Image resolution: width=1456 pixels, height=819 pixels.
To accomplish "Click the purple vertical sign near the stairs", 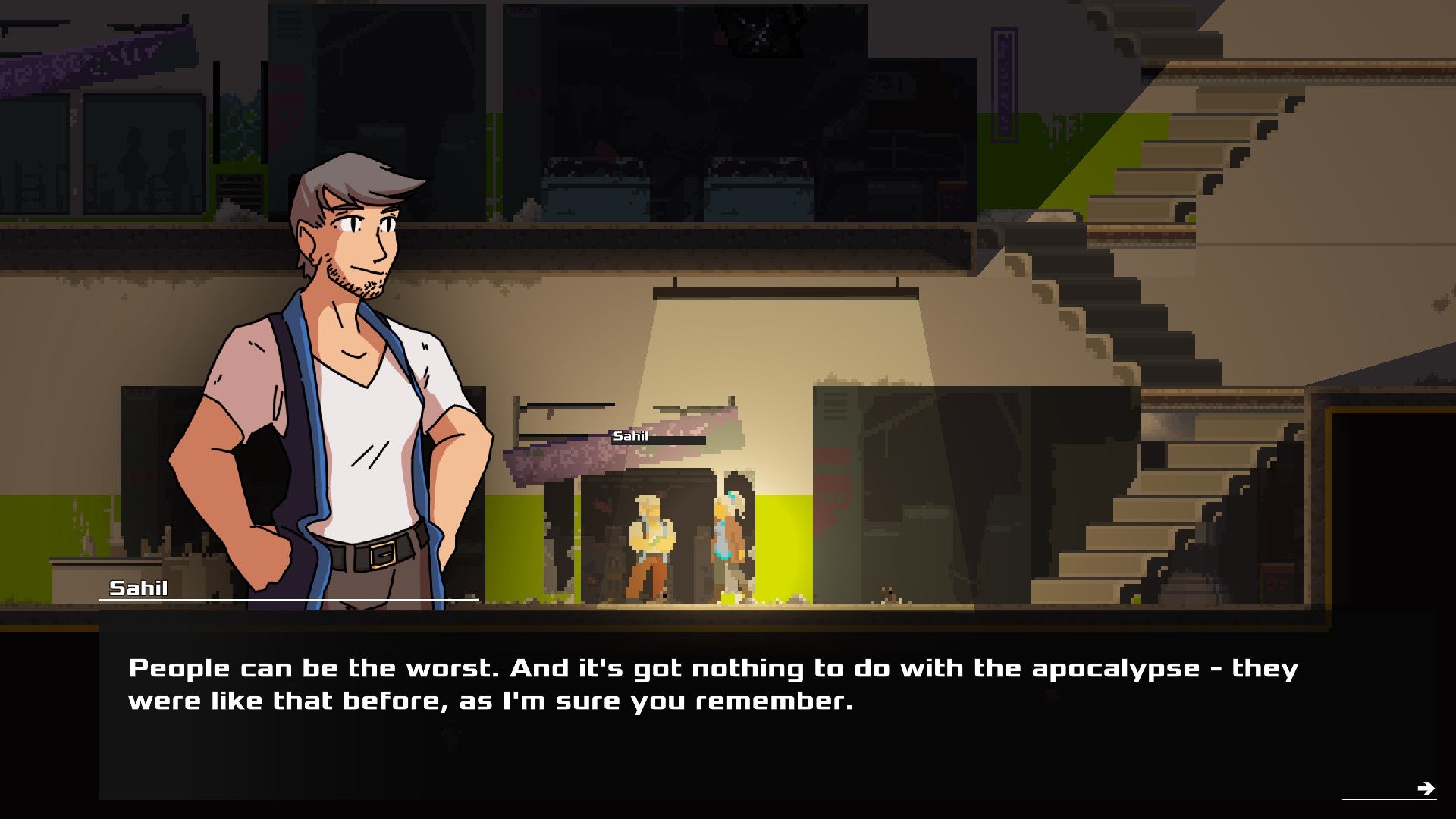I will click(1003, 83).
